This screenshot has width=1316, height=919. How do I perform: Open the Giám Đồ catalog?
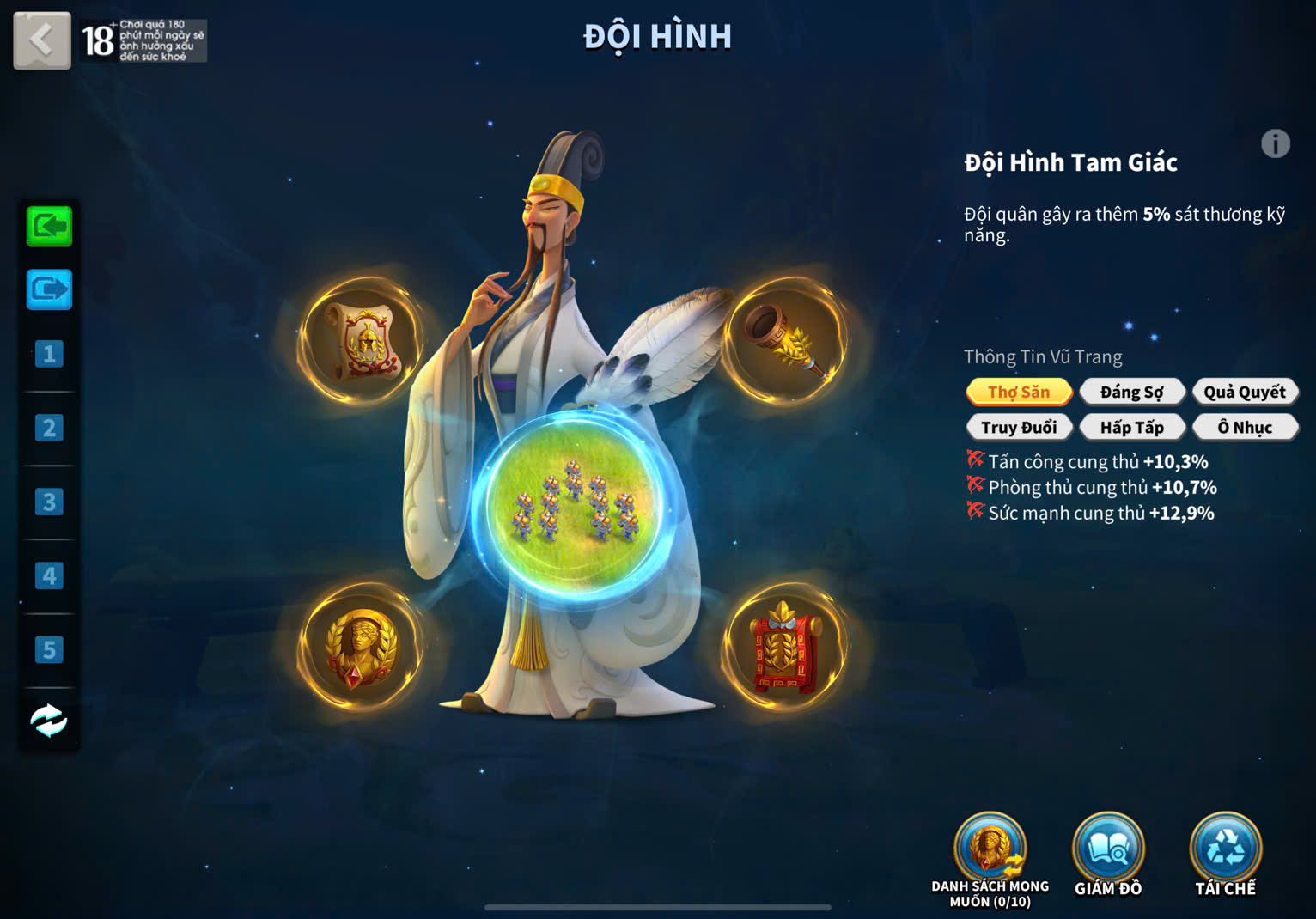click(1108, 850)
